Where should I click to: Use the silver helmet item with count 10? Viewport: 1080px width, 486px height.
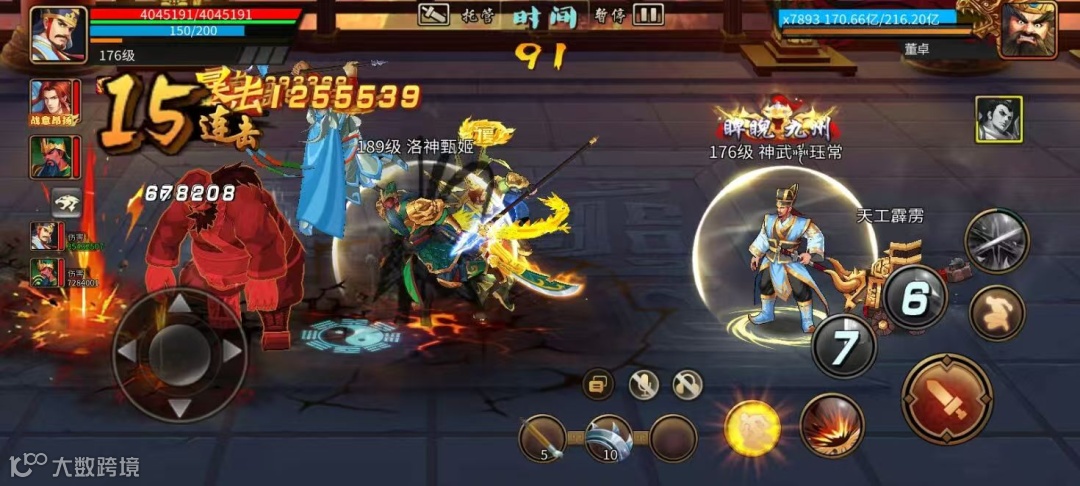(609, 439)
